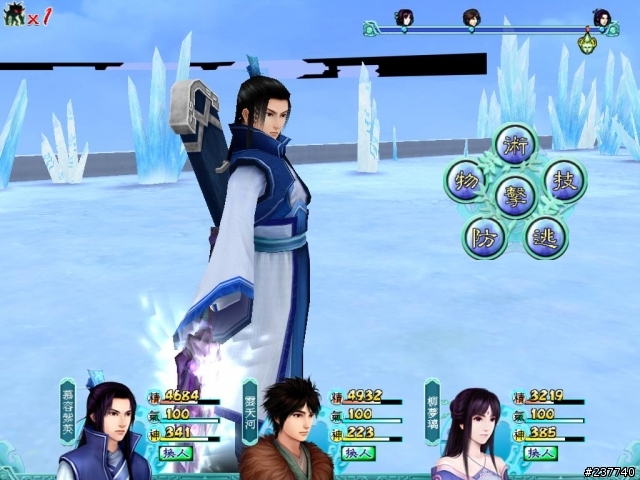This screenshot has height=480, width=640.
Task: Select the 擊 attack command orb
Action: (516, 195)
